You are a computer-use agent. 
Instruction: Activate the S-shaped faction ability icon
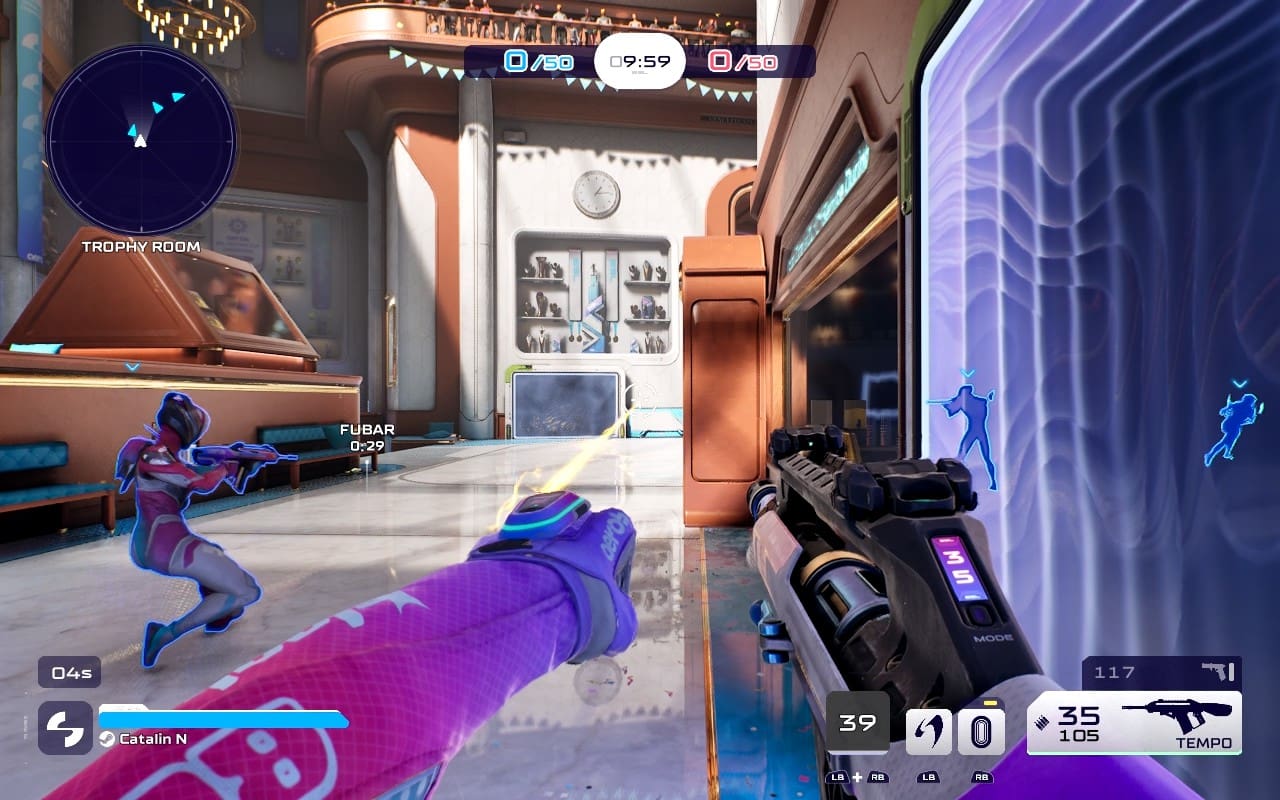point(65,727)
